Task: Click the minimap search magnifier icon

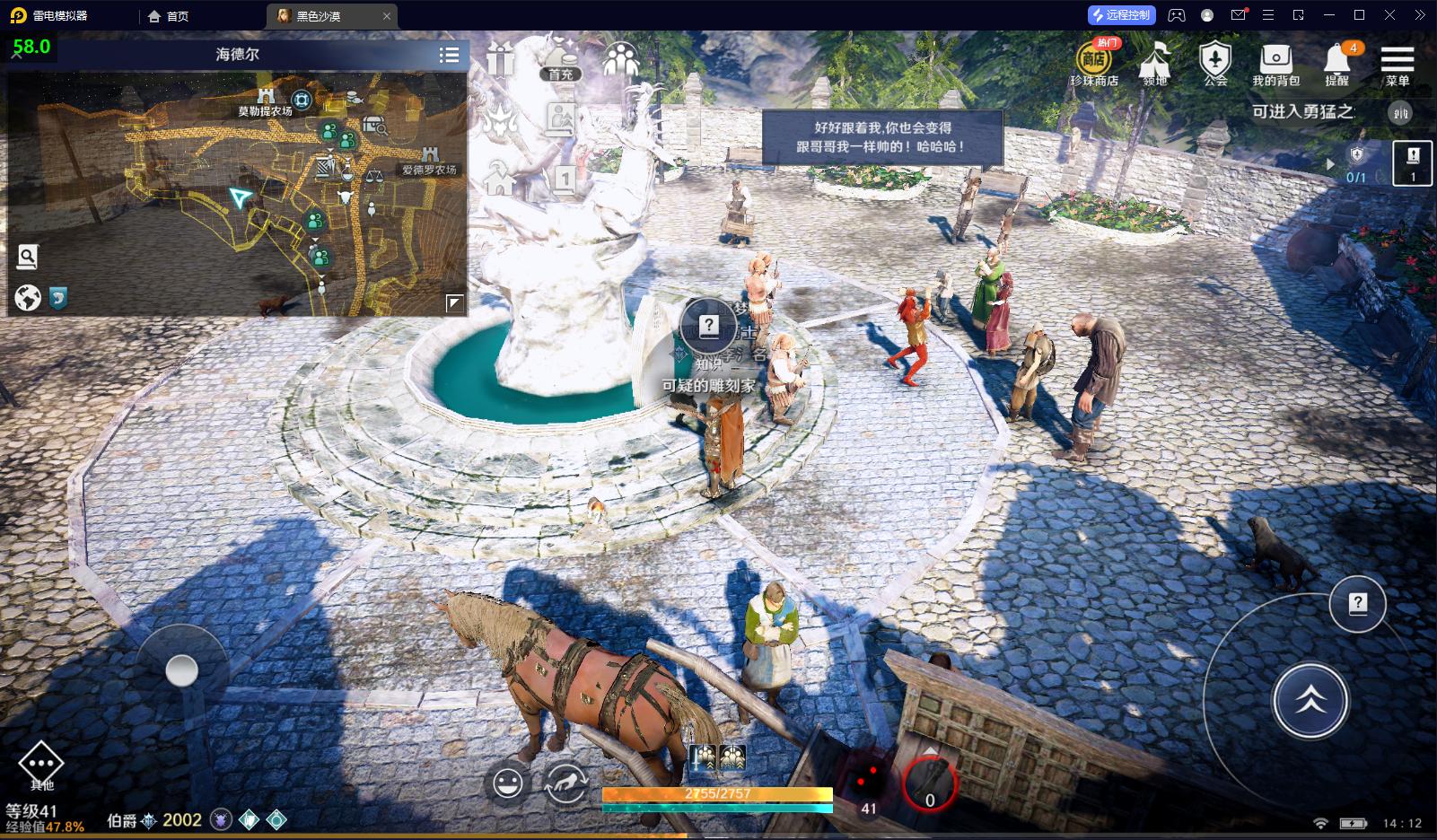Action: [x=28, y=258]
